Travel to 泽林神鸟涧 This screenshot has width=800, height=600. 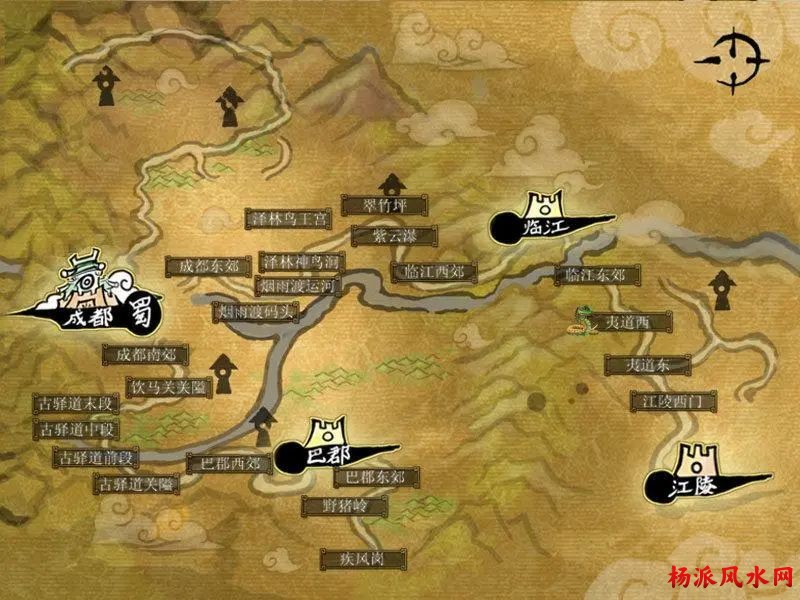coord(302,262)
